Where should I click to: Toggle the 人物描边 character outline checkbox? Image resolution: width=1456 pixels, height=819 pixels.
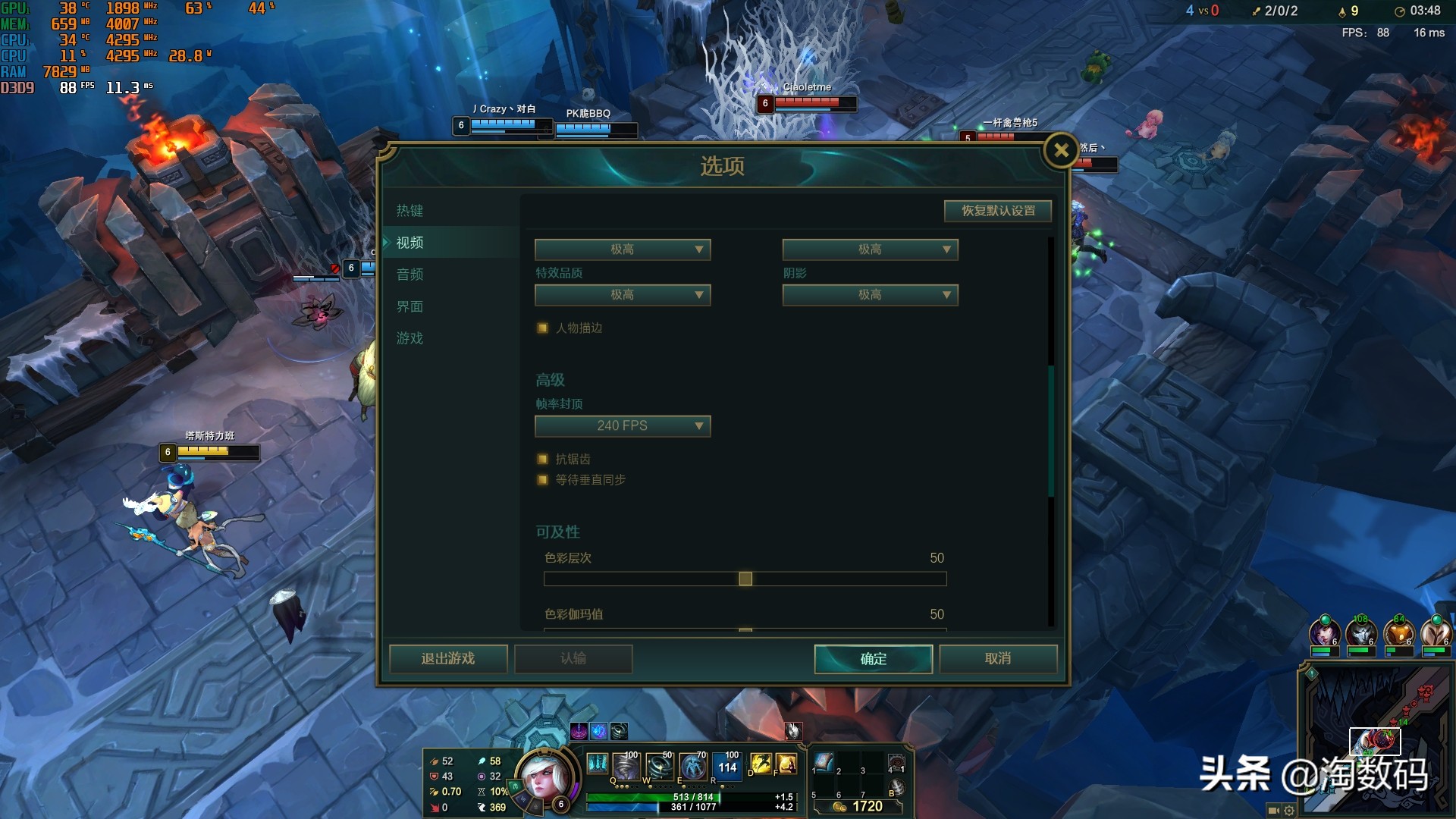[x=543, y=328]
